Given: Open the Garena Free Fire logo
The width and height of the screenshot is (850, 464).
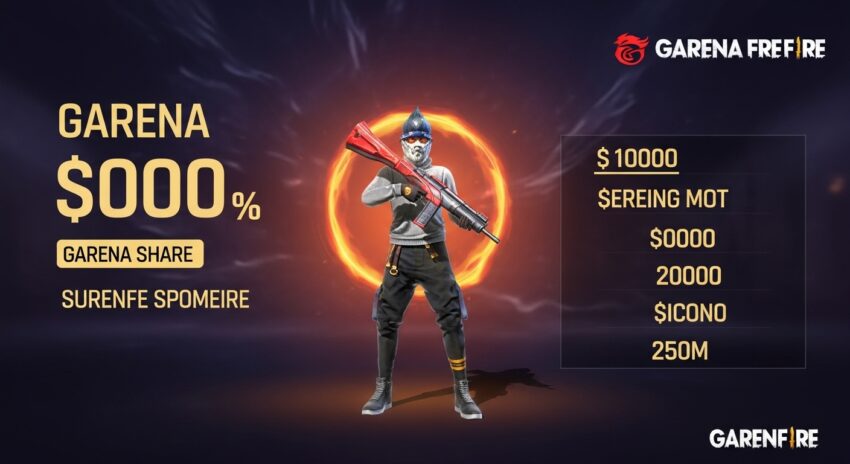Looking at the screenshot, I should (719, 47).
